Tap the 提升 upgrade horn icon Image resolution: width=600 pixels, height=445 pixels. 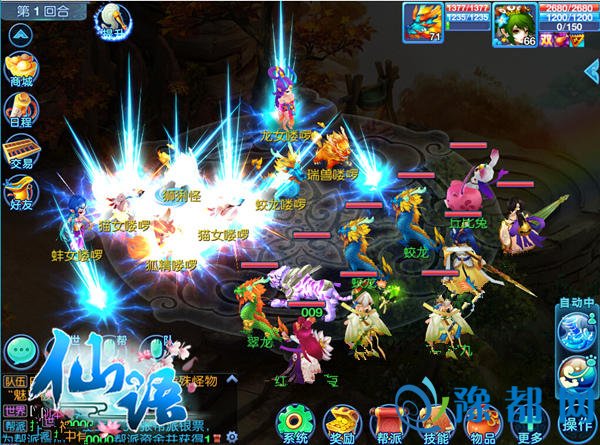(109, 19)
